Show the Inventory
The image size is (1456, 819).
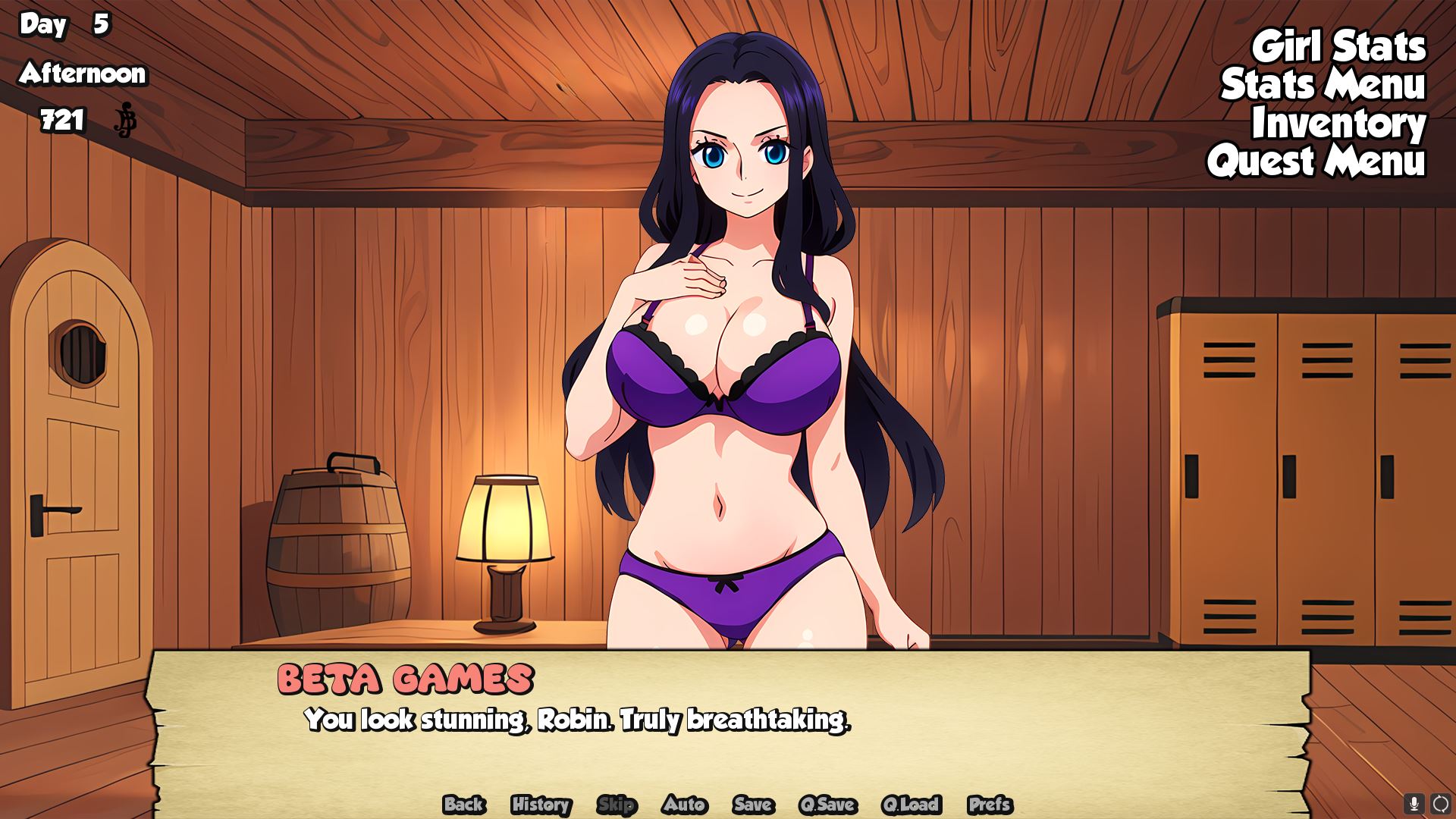point(1338,124)
